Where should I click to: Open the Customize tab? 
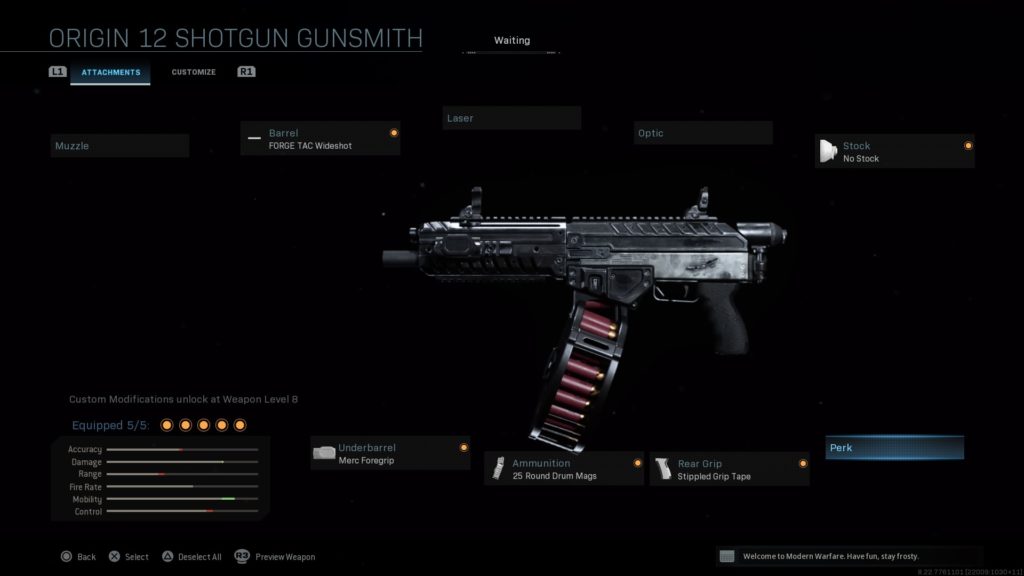193,72
